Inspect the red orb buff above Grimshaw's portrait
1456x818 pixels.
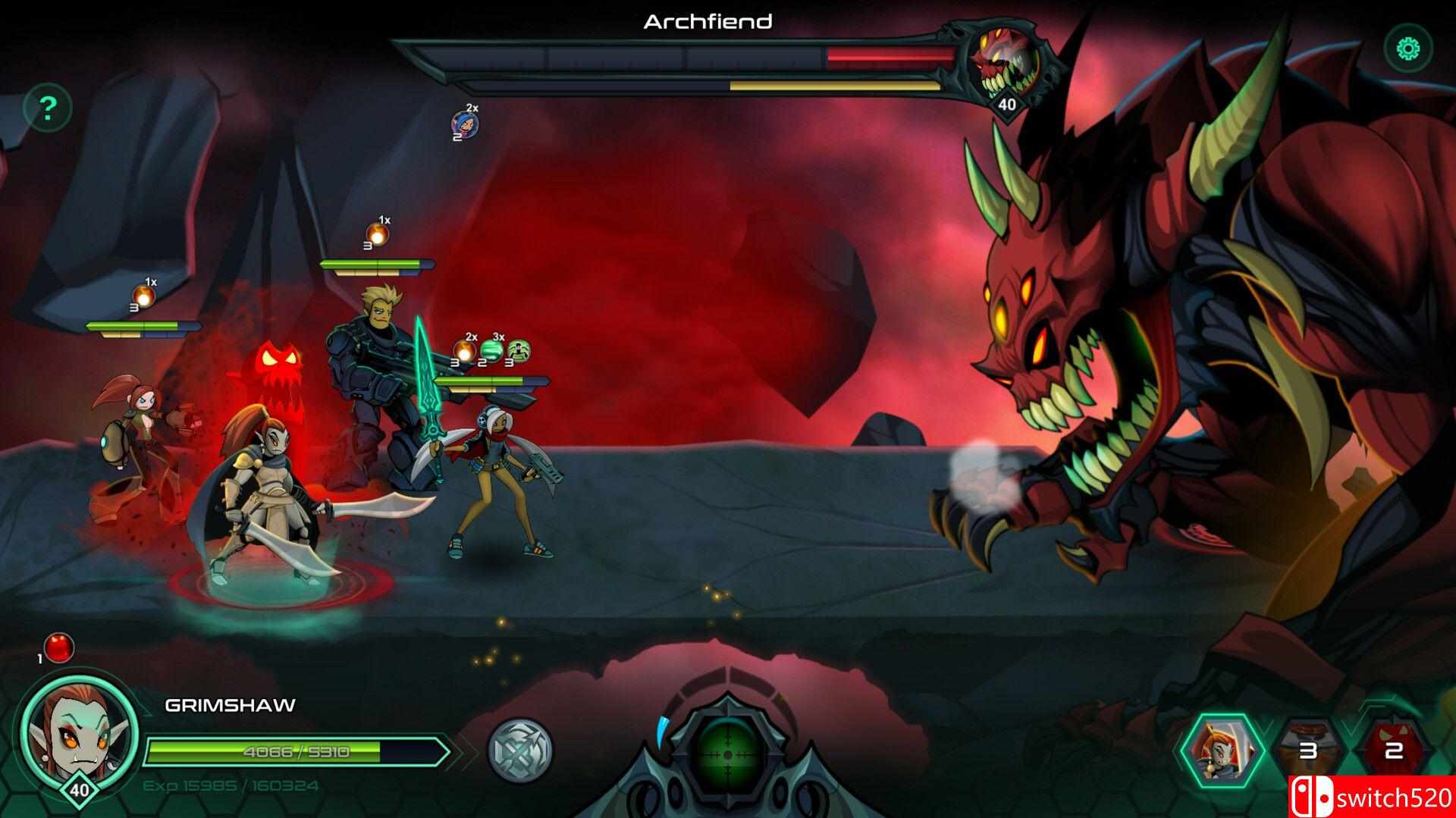[x=59, y=647]
